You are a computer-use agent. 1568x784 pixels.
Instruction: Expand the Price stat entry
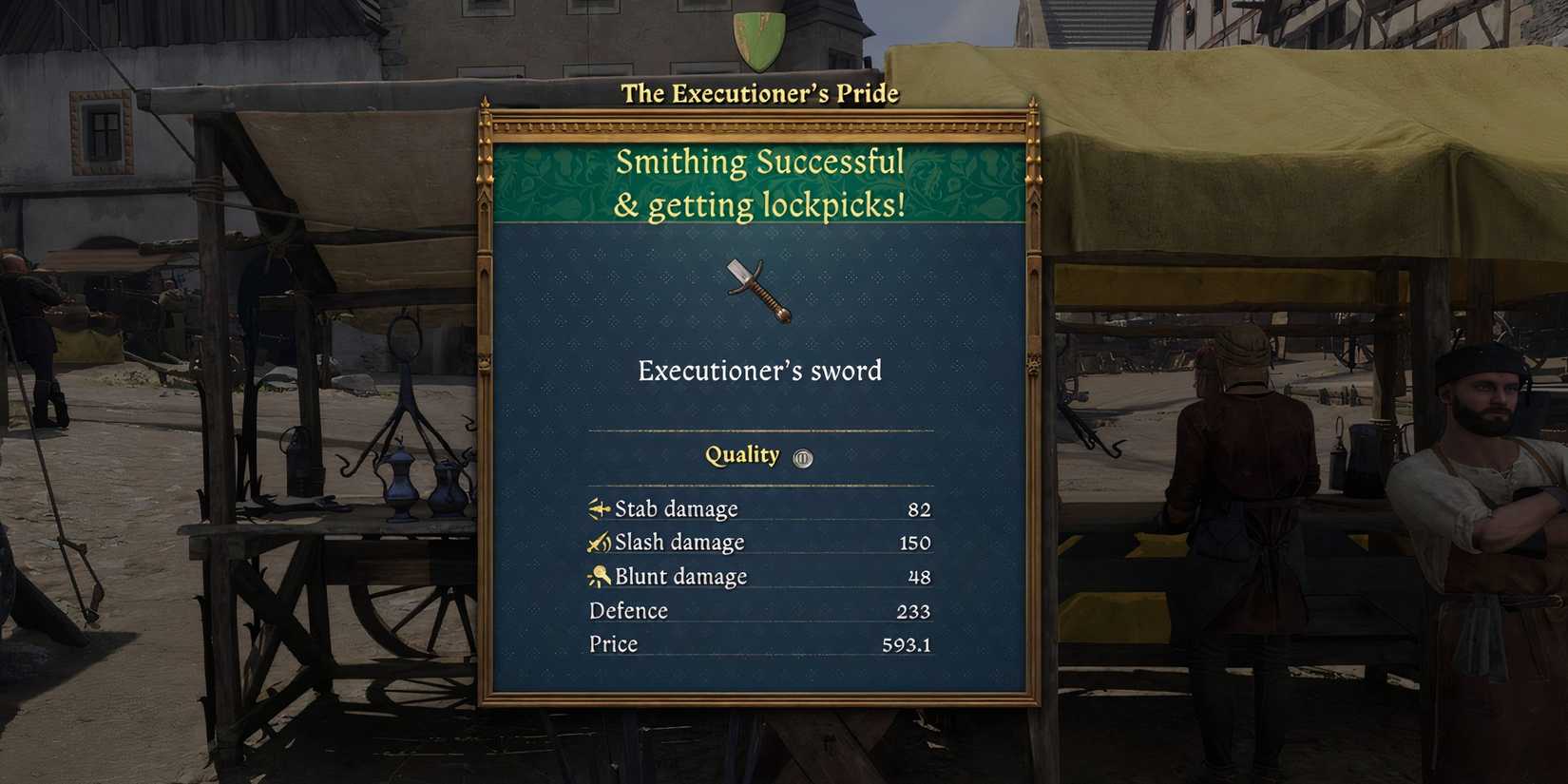pyautogui.click(x=760, y=644)
